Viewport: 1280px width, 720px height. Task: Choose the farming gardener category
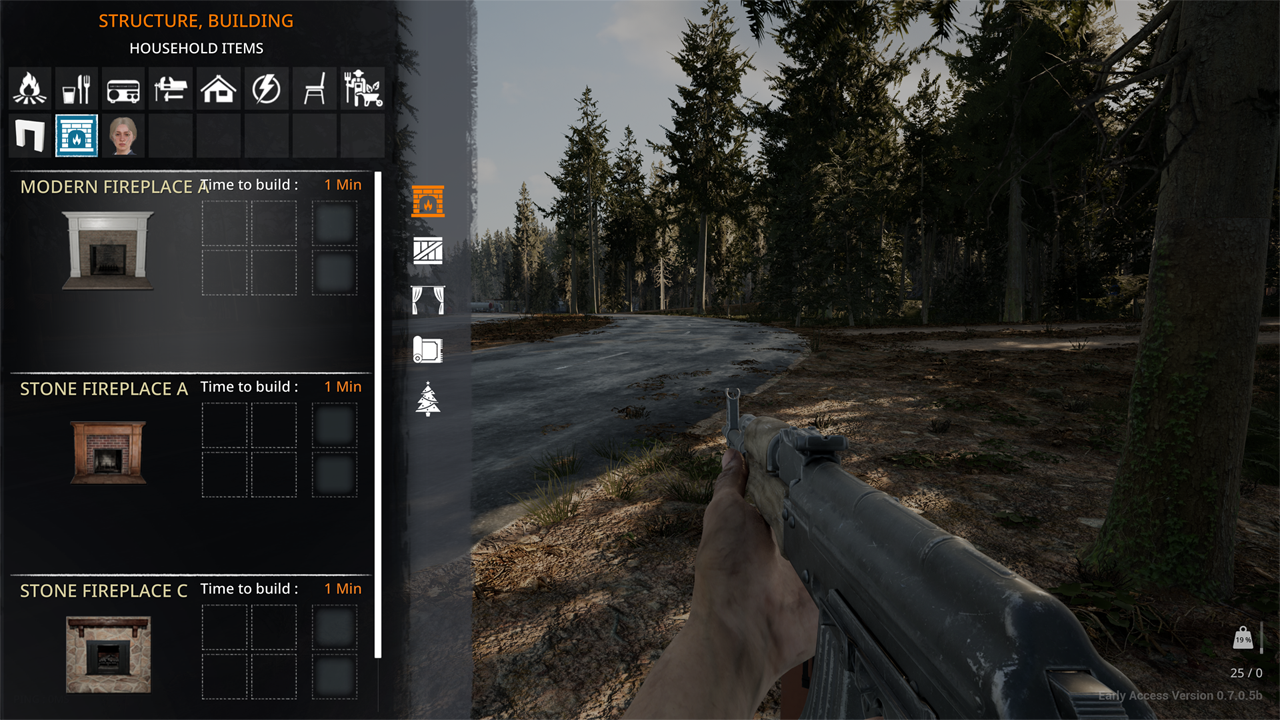(x=362, y=89)
